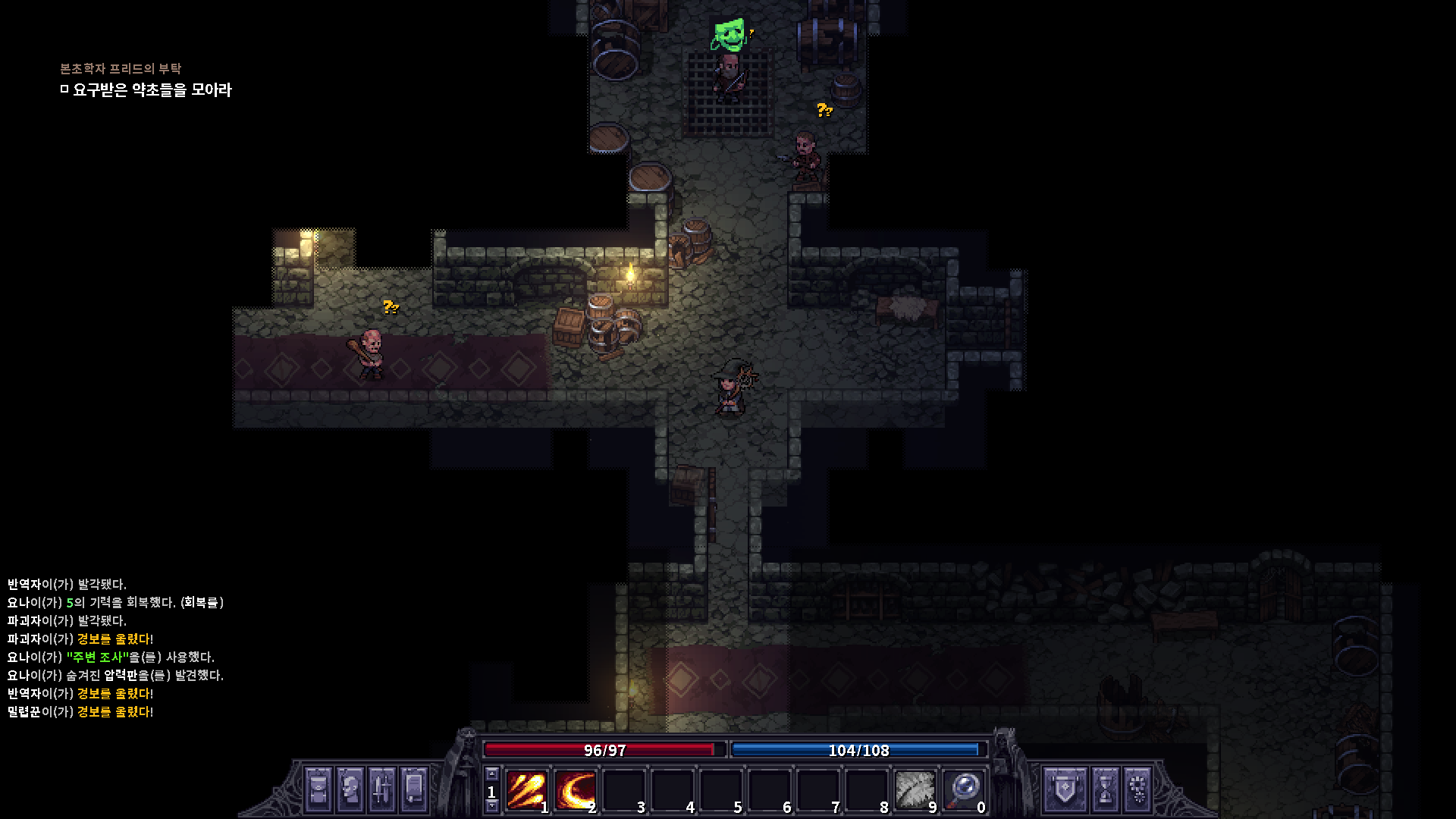The height and width of the screenshot is (819, 1456).
Task: Click the hourglass wait button
Action: (1105, 789)
